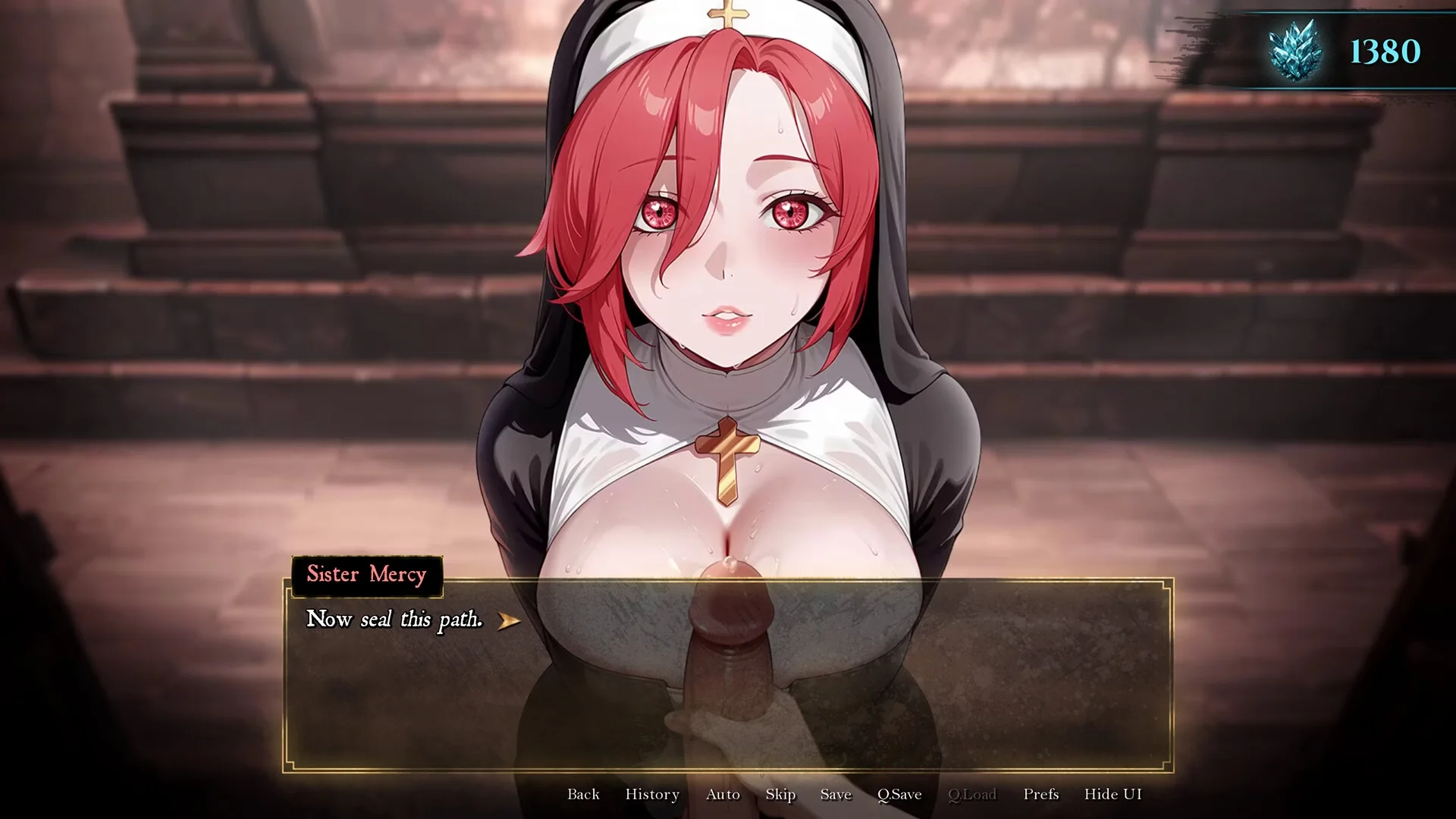Activate Skip to fast-forward dialogue
This screenshot has width=1456, height=819.
(780, 794)
